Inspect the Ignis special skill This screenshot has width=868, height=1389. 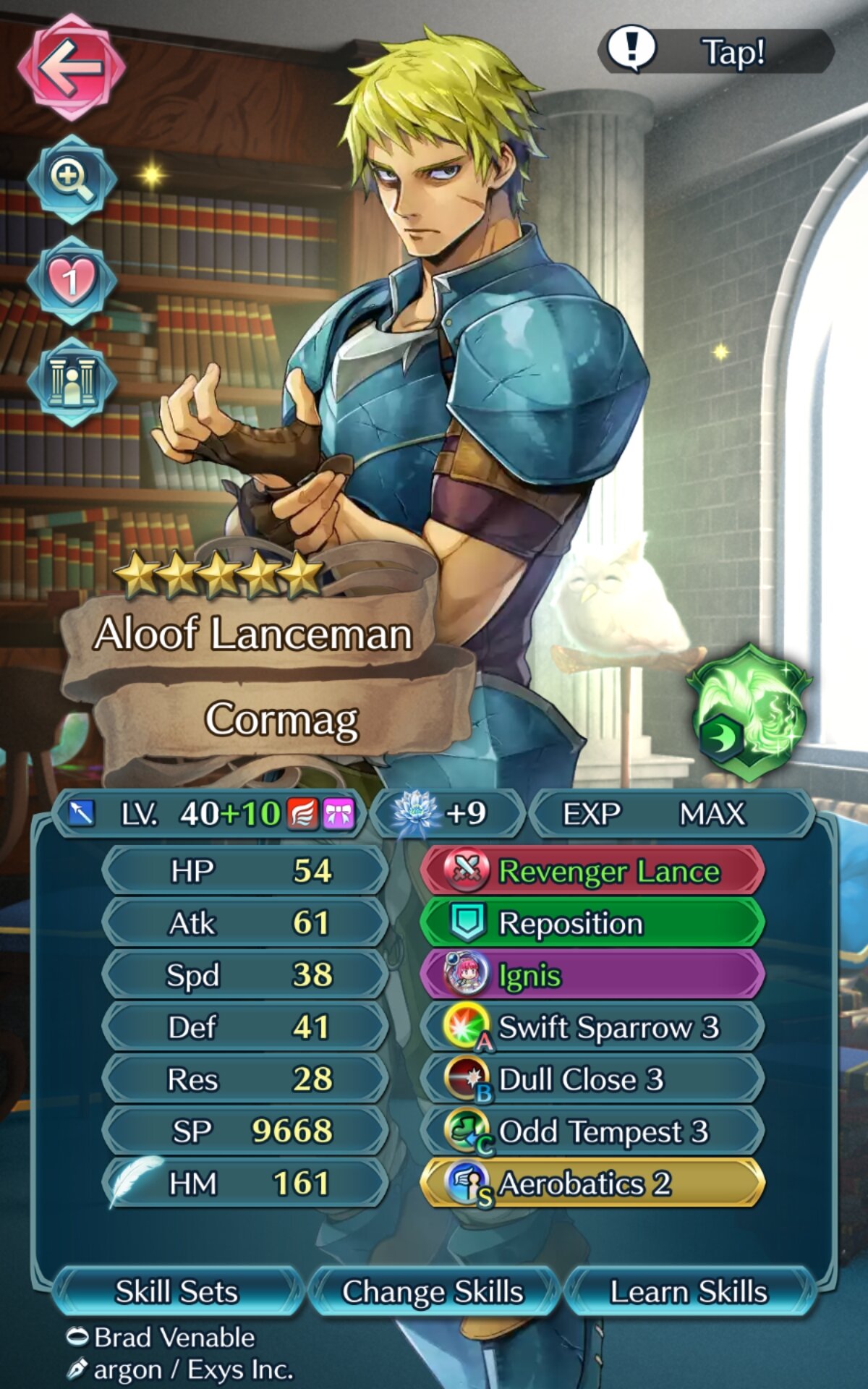pyautogui.click(x=592, y=975)
